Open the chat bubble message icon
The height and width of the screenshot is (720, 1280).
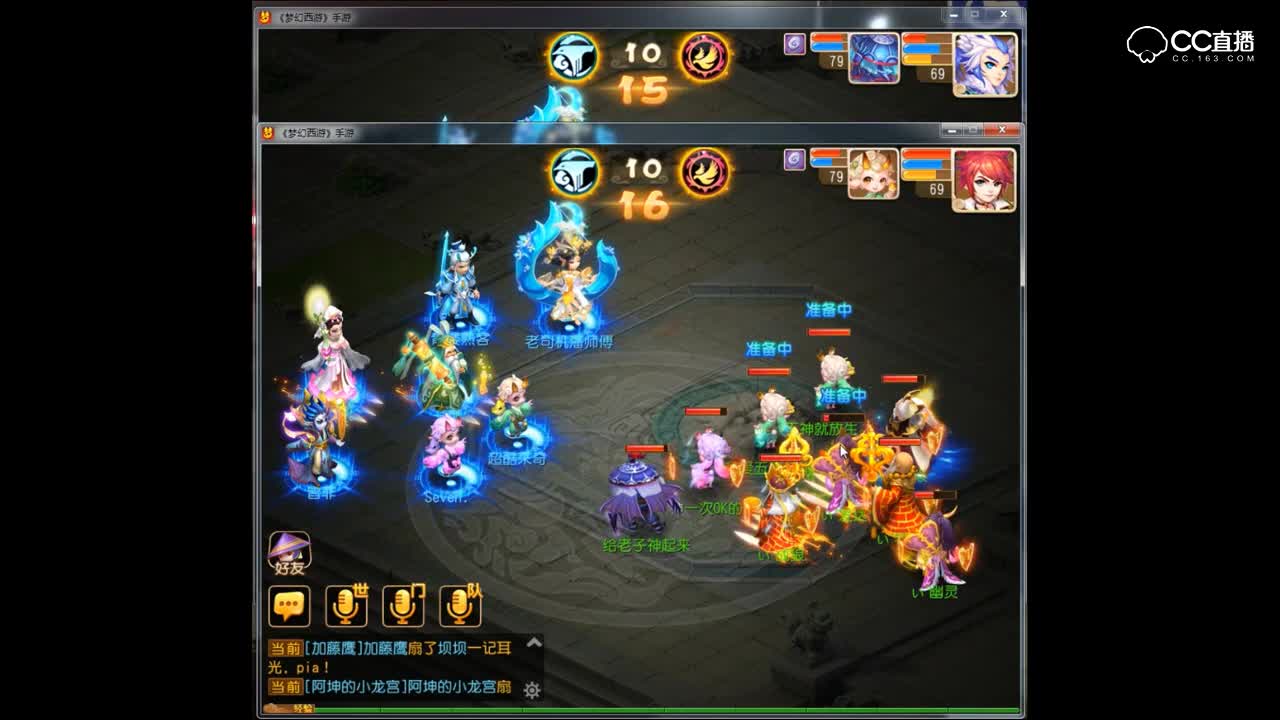click(x=287, y=602)
